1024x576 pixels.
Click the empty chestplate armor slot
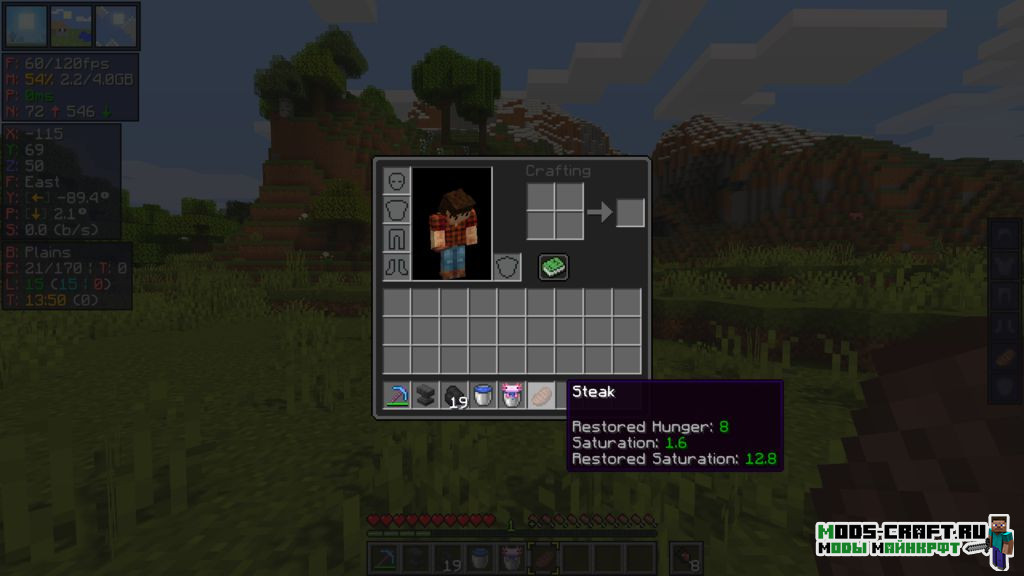coord(397,210)
